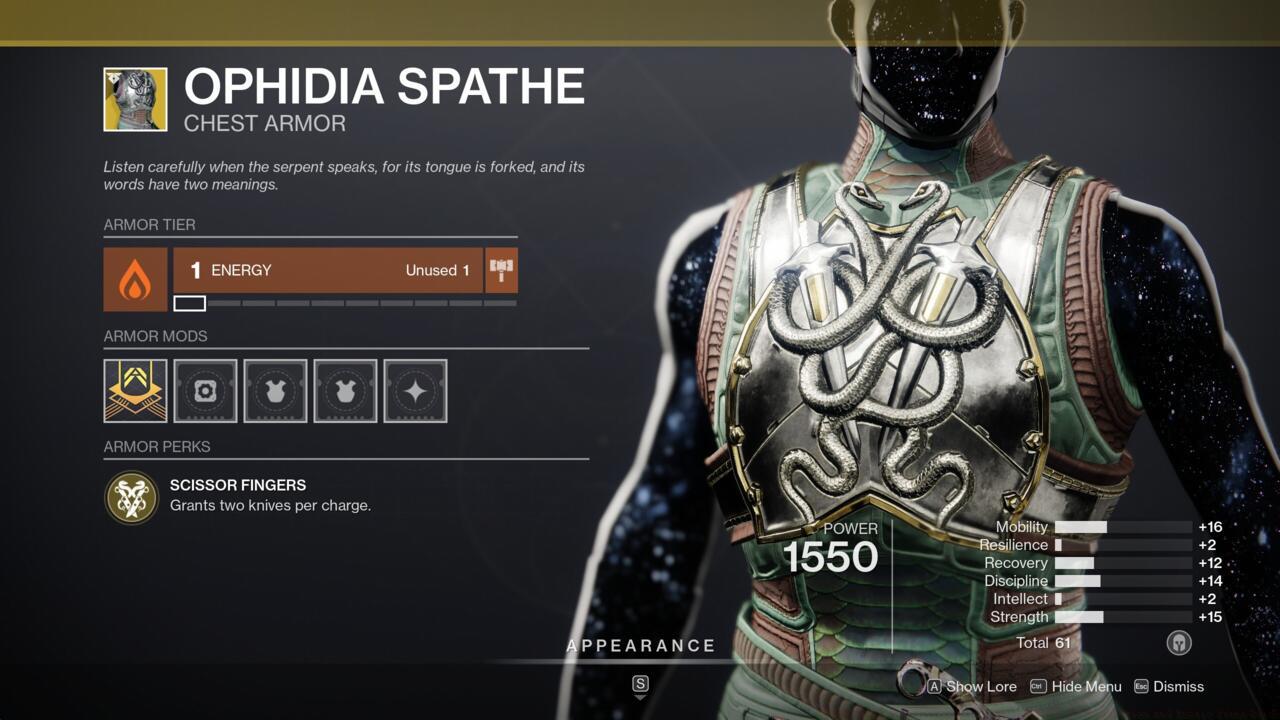Click the Solar energy flame icon
Image resolution: width=1280 pixels, height=720 pixels.
point(135,270)
